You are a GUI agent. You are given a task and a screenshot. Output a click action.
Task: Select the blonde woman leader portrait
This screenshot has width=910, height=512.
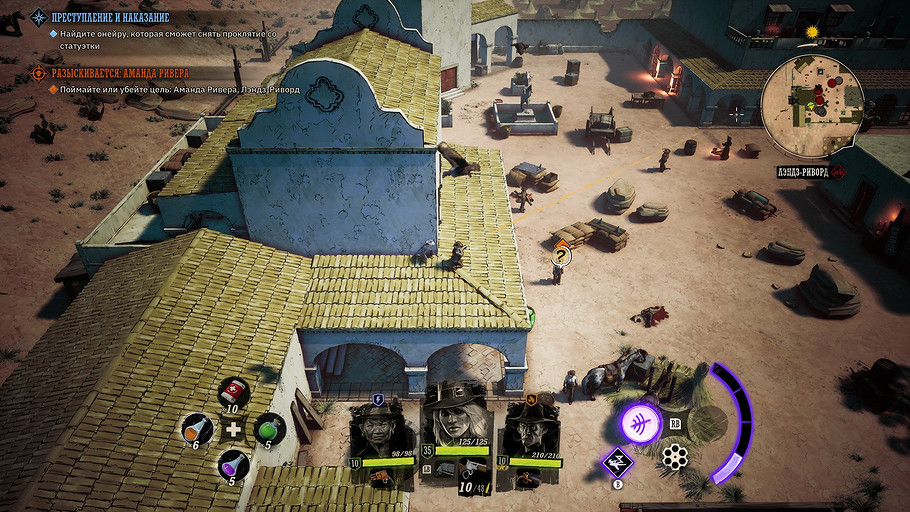pyautogui.click(x=455, y=418)
